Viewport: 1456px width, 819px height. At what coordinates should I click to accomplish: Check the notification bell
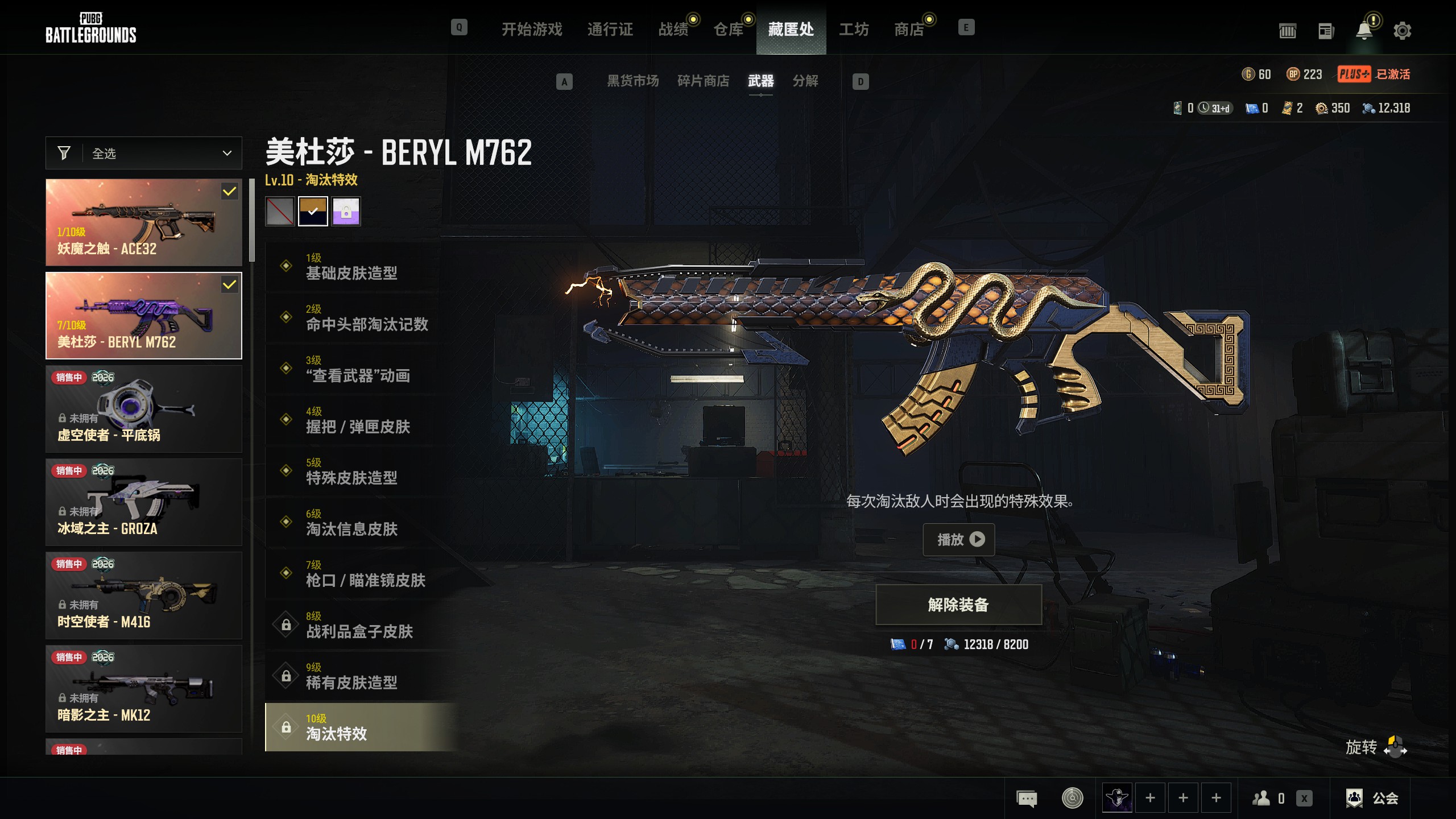[1364, 31]
